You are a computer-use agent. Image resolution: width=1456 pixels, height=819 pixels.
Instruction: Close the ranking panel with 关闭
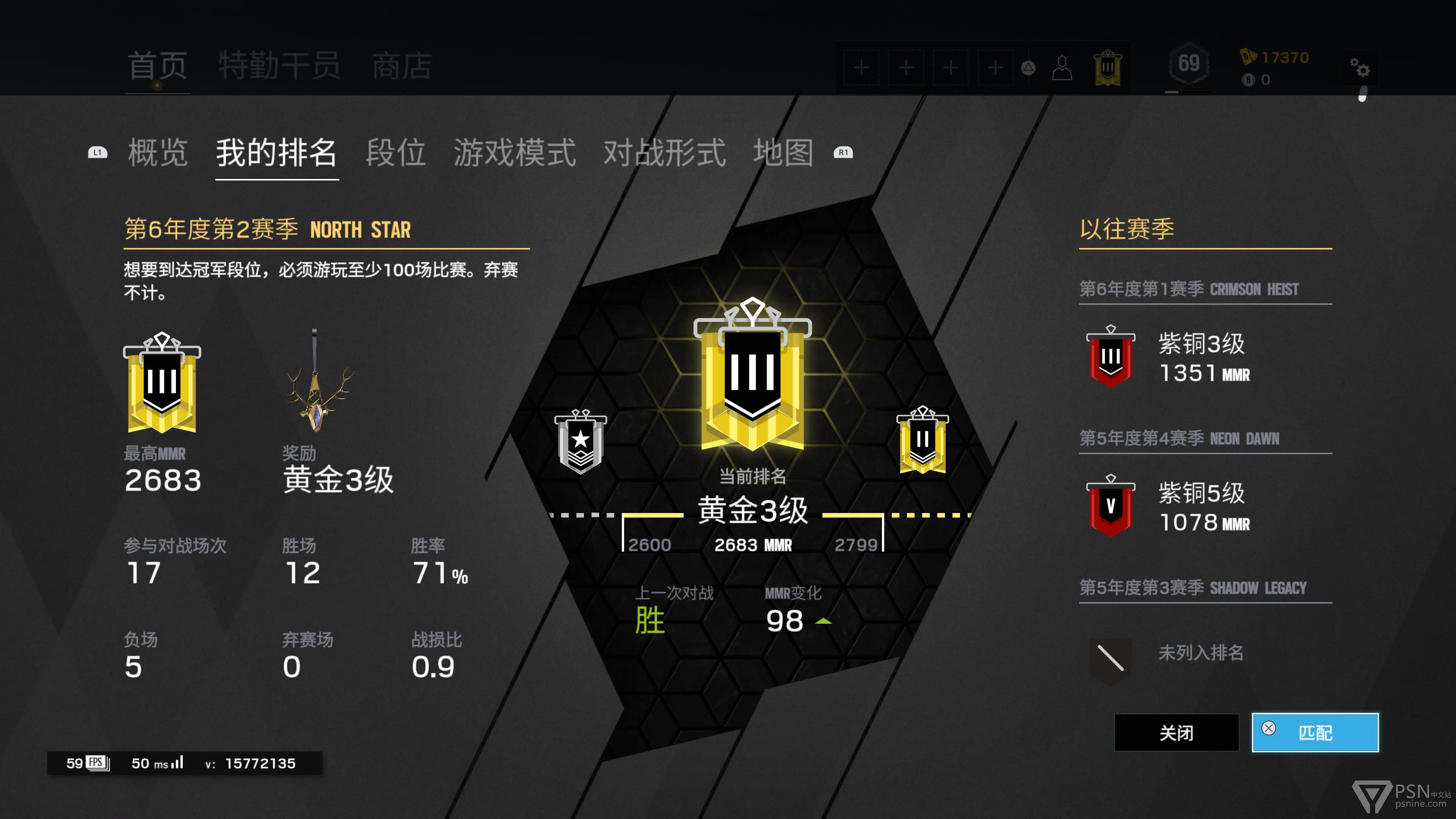[1176, 733]
